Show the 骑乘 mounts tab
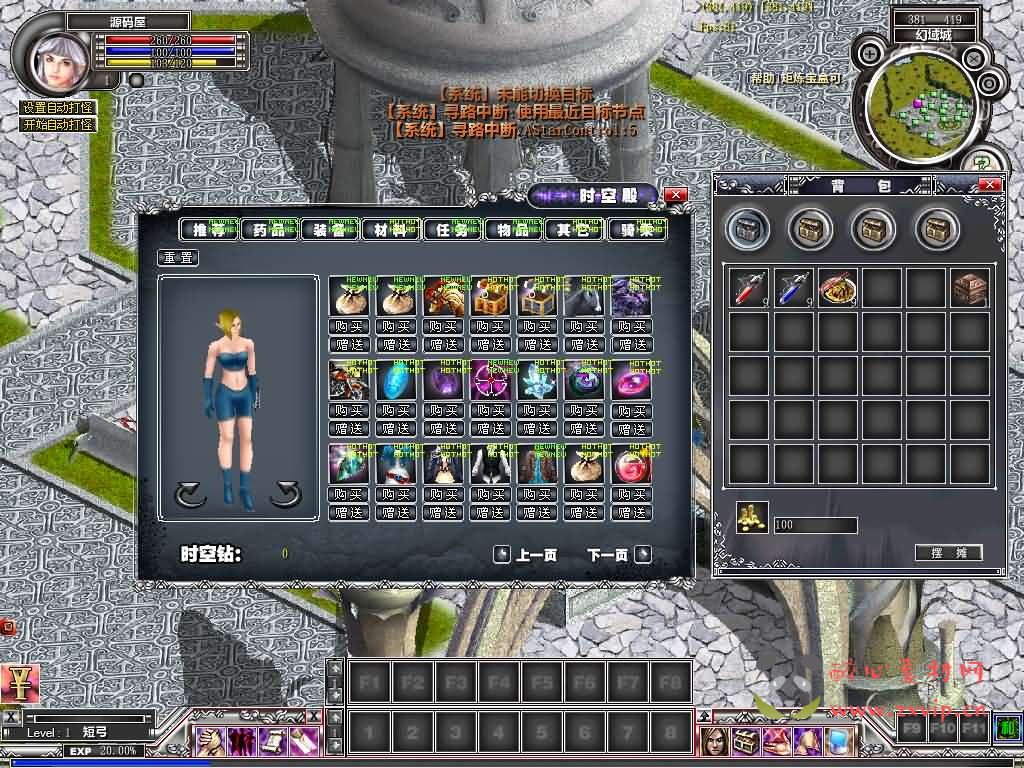1024x768 pixels. [x=636, y=230]
